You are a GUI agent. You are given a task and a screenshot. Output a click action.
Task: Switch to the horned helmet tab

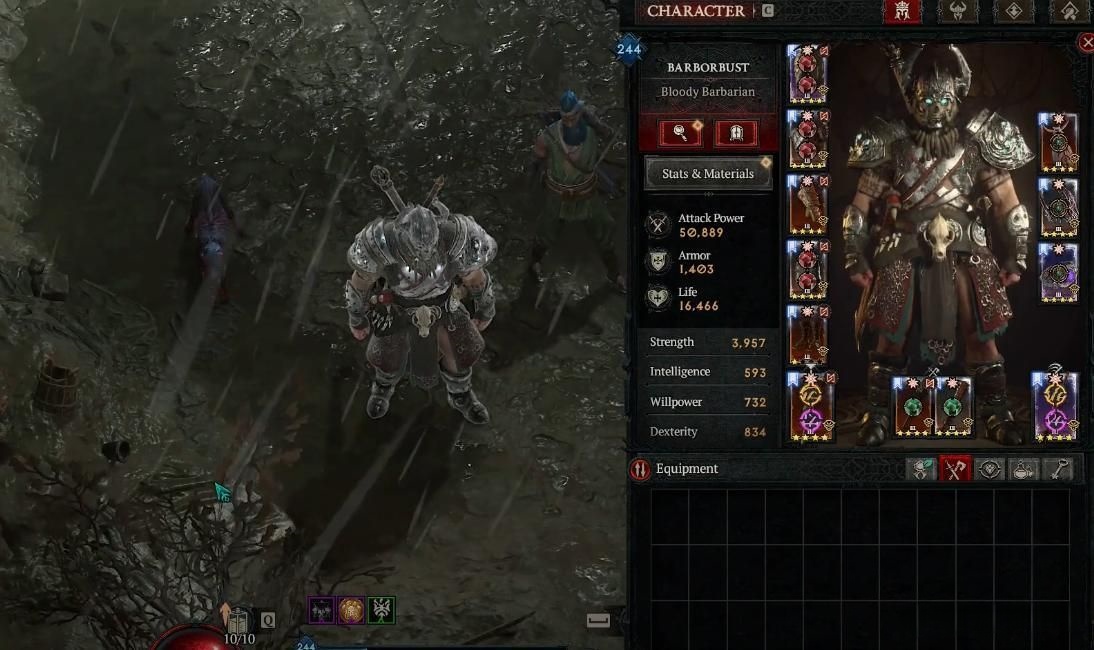click(x=957, y=12)
